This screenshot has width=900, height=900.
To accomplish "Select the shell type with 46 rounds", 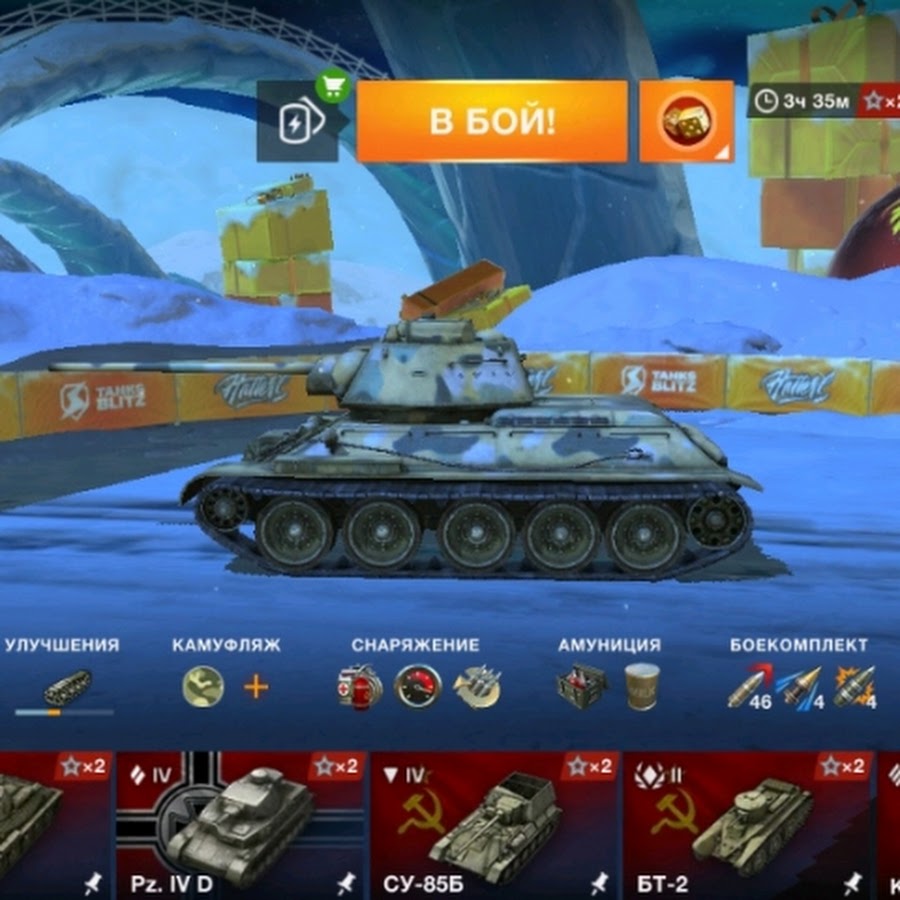I will click(748, 687).
